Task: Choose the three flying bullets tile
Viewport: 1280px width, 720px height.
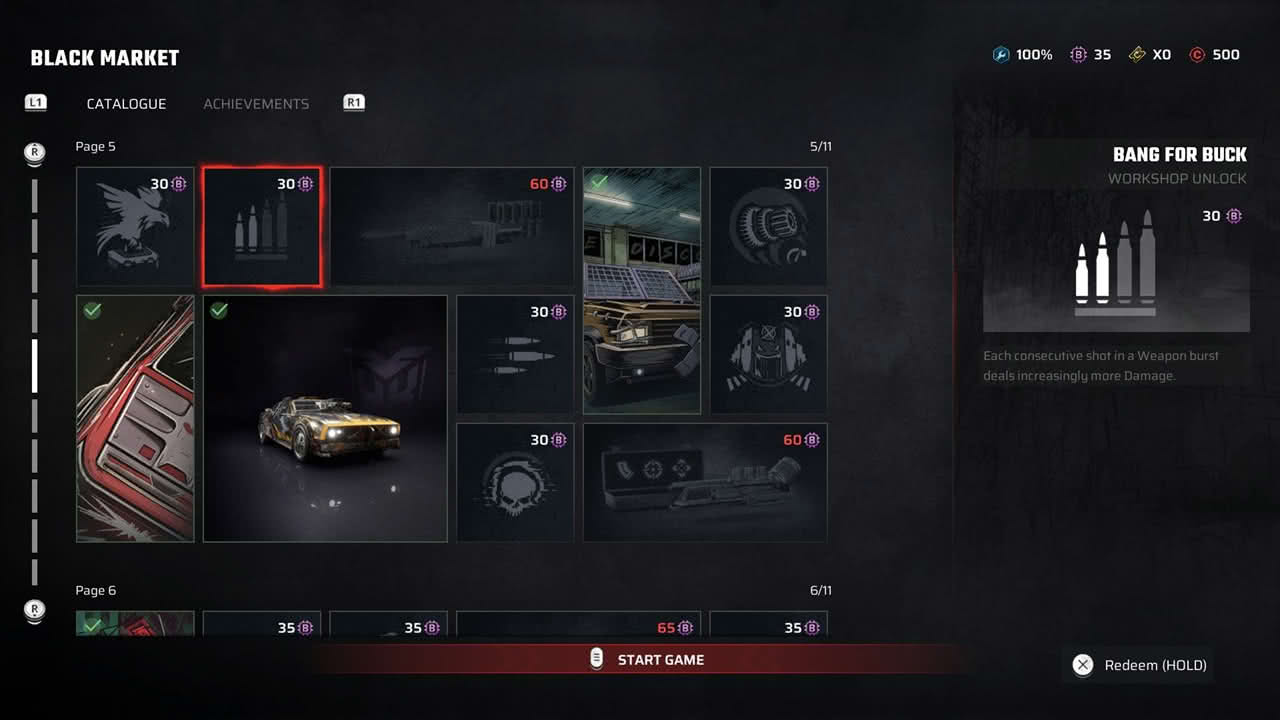Action: click(x=515, y=354)
